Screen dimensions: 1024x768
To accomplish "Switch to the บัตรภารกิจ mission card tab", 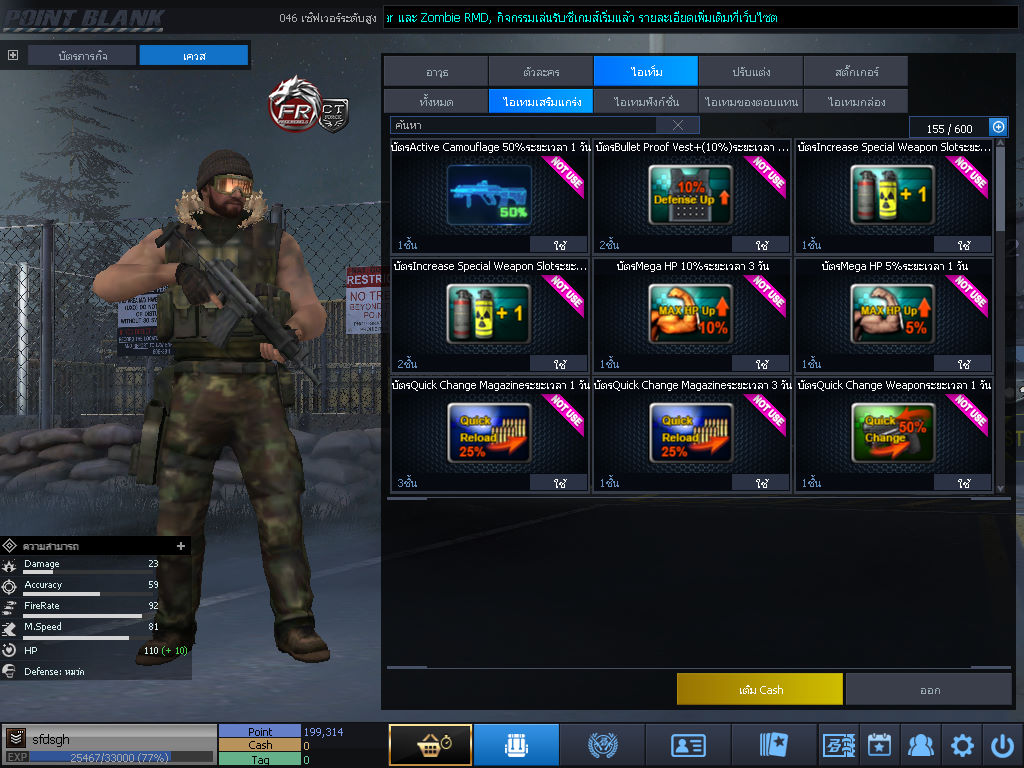I will (82, 56).
